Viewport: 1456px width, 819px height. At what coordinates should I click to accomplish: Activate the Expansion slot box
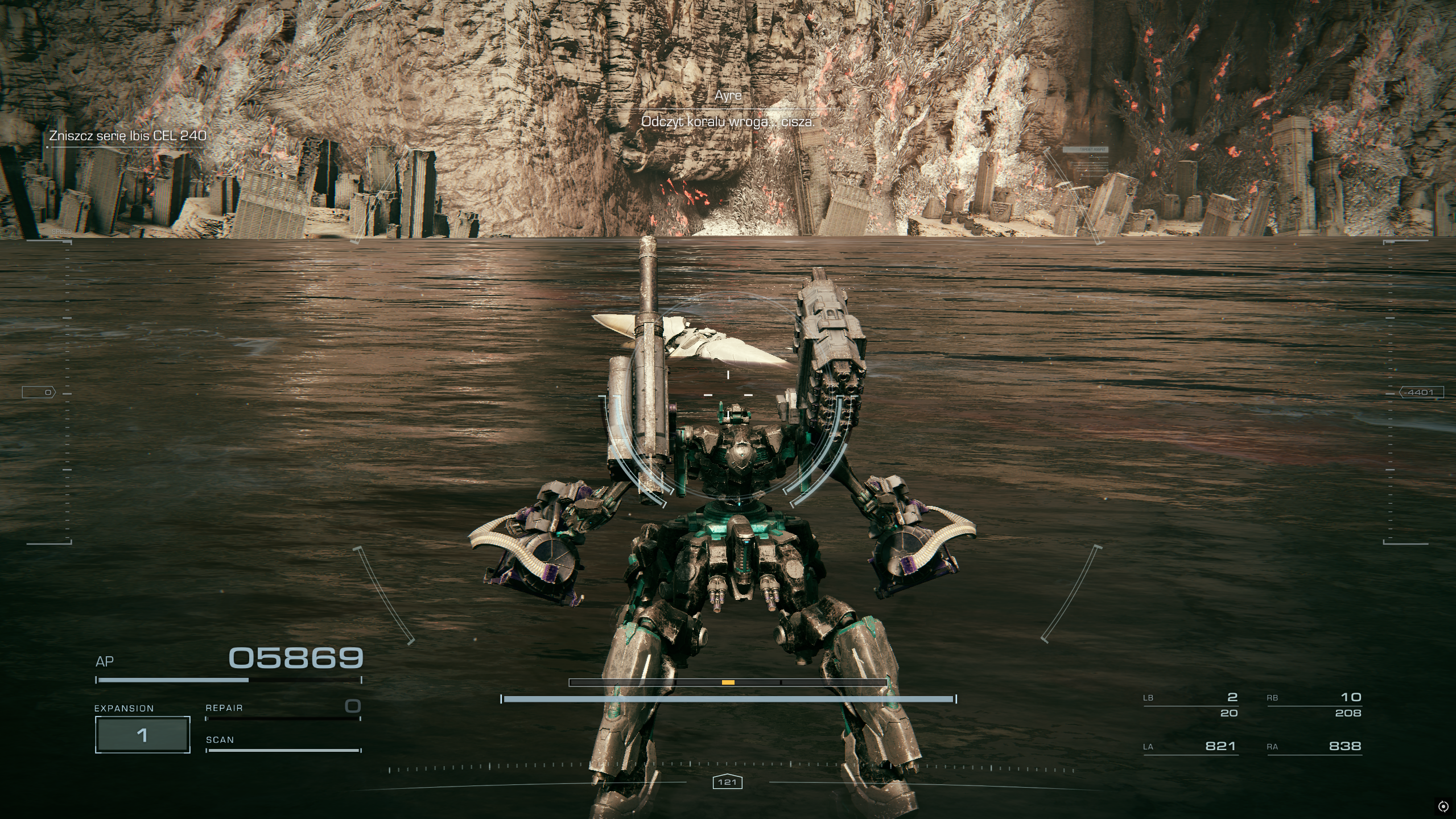[x=142, y=735]
